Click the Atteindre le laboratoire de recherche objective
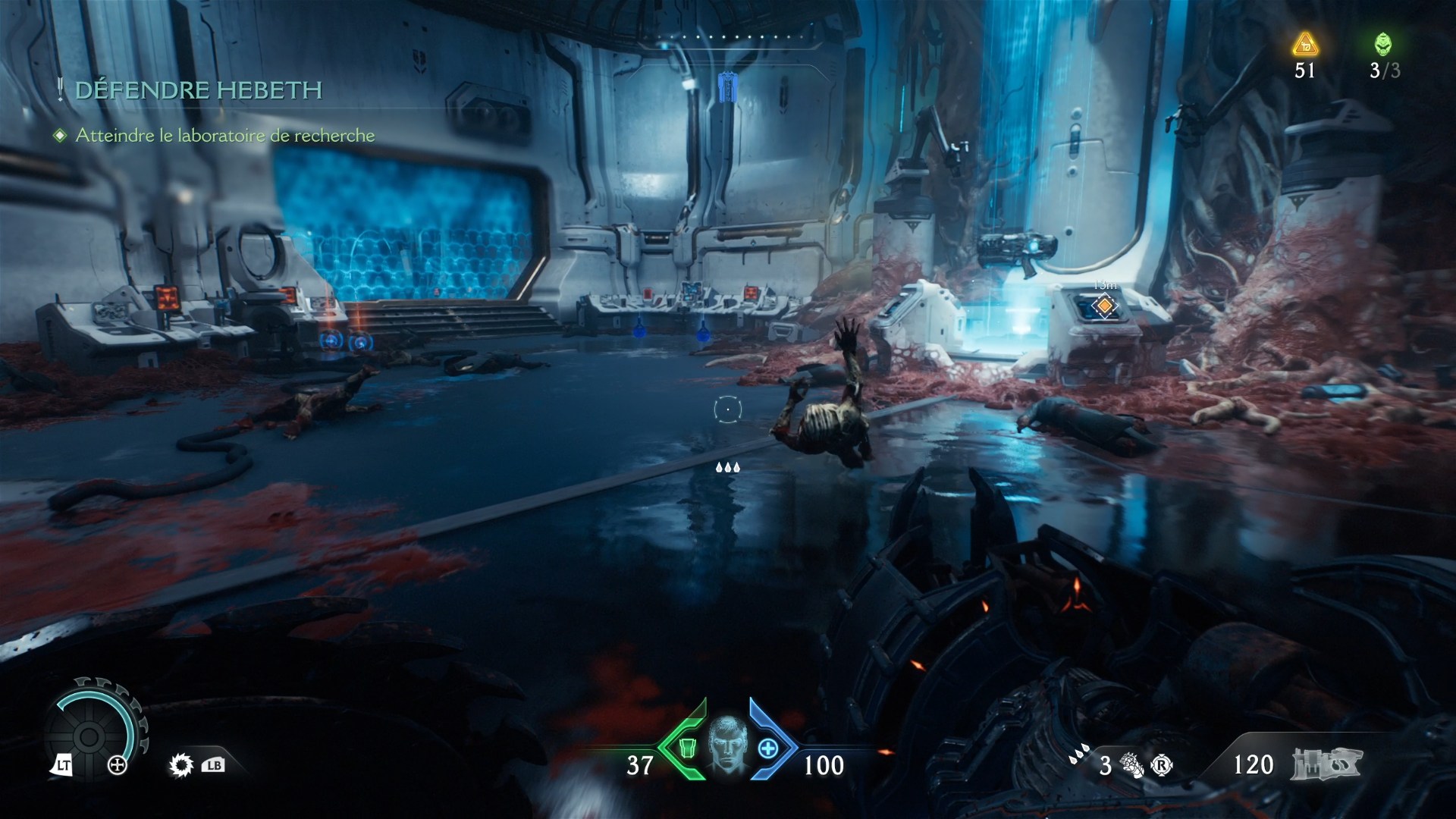The width and height of the screenshot is (1456, 819). point(225,136)
